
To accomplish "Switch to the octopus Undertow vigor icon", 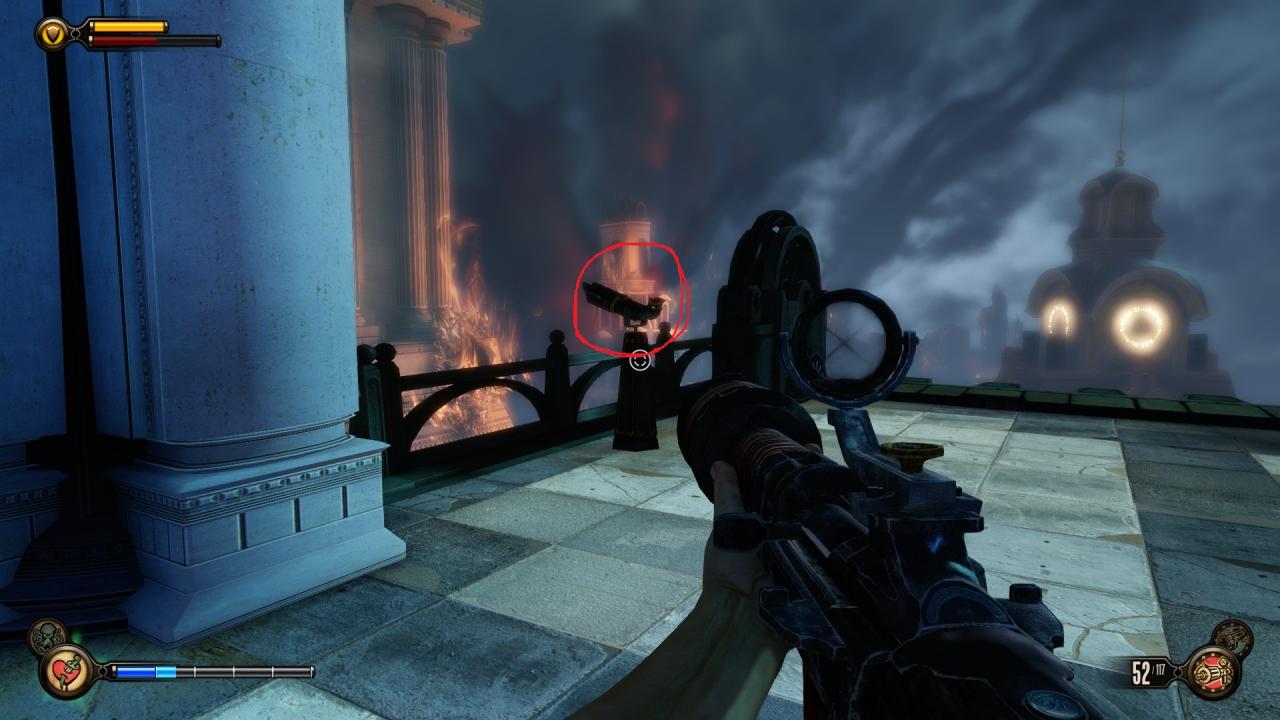I will coord(46,636).
